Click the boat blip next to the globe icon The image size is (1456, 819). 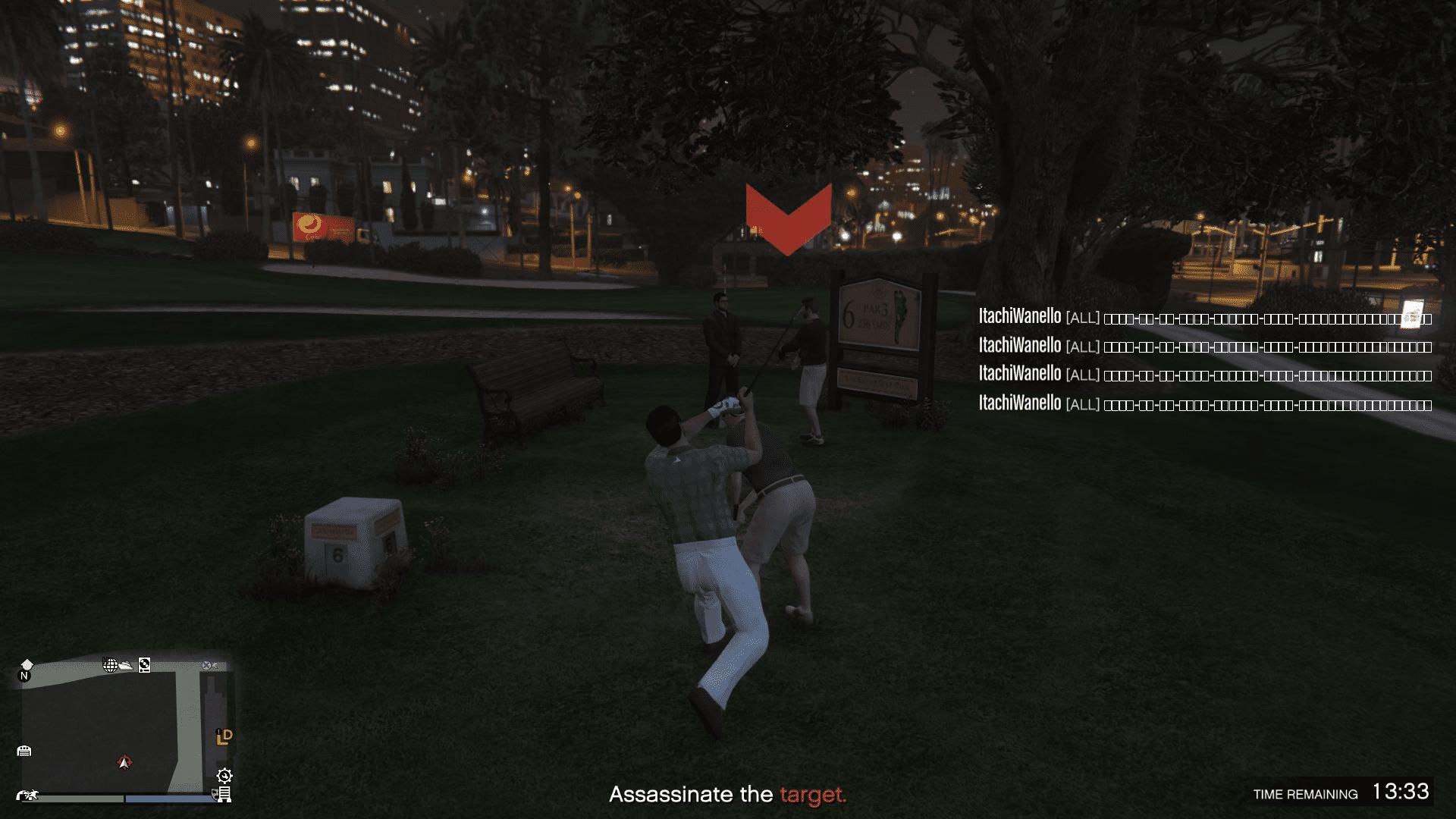pos(126,666)
